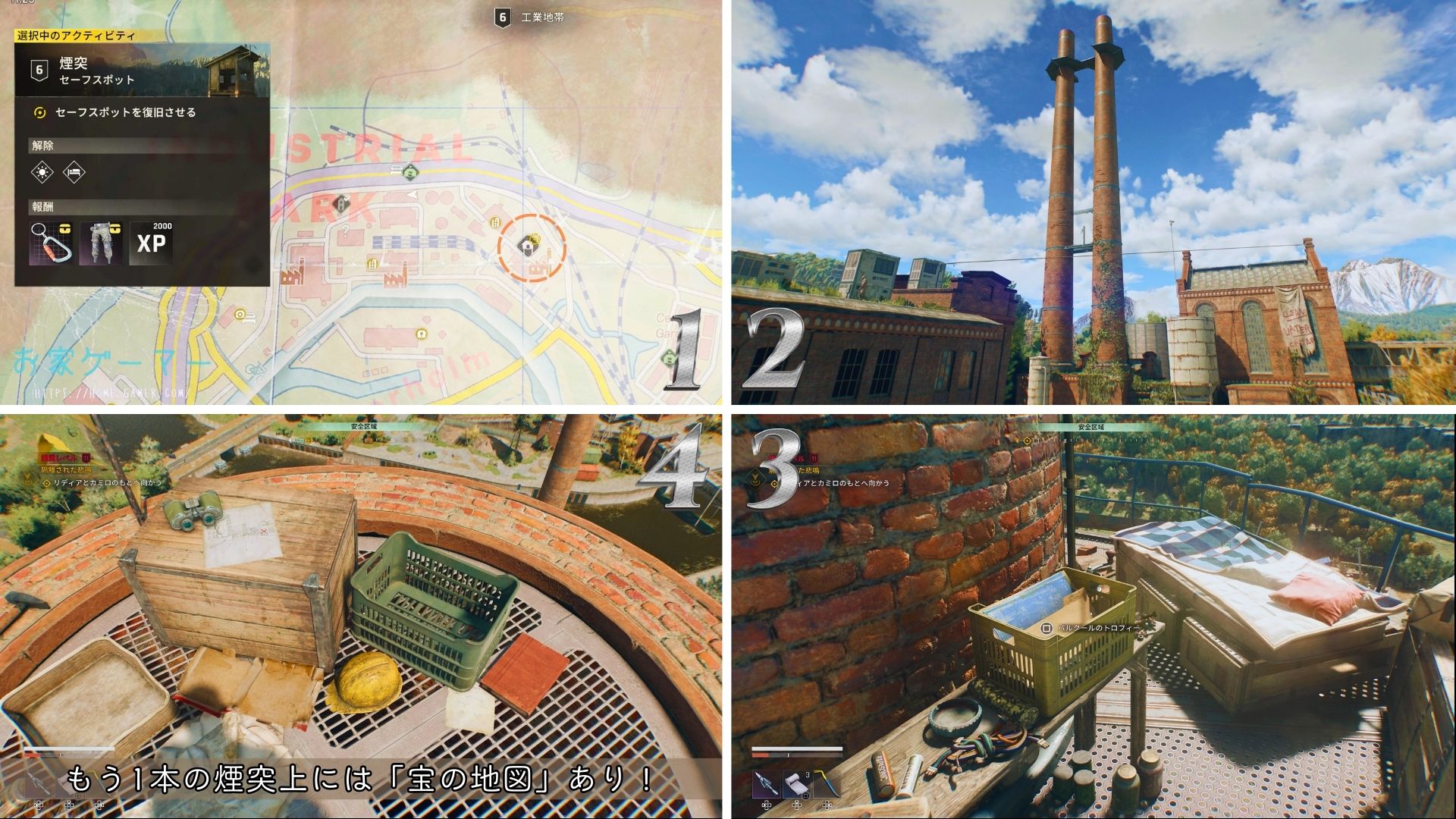Click the bed rest unlock icon

click(74, 172)
